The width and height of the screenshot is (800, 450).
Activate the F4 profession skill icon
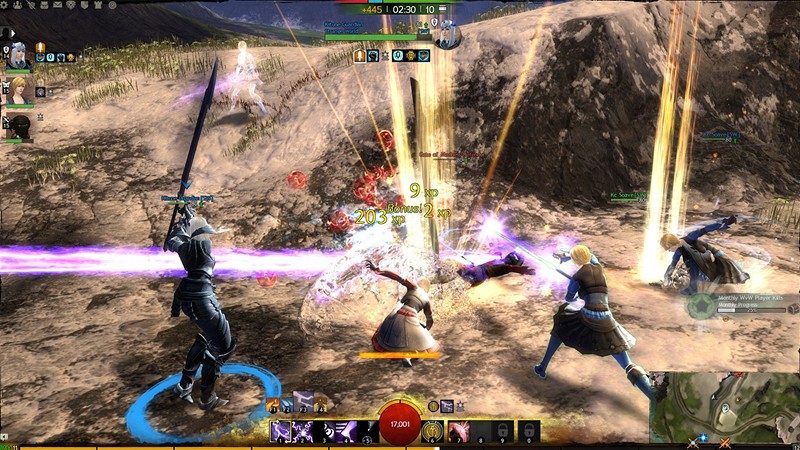click(x=322, y=405)
